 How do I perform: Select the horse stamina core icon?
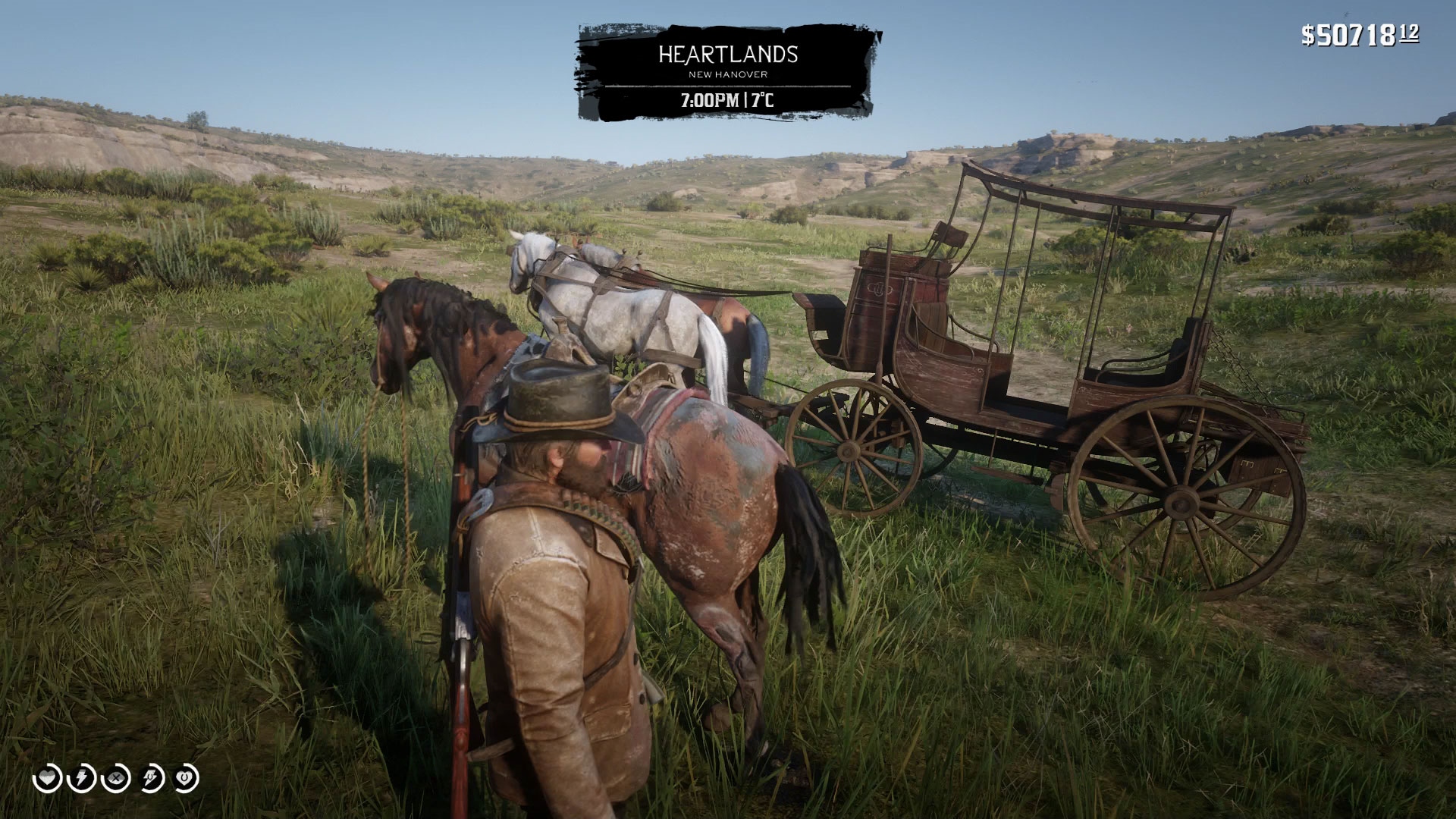(x=152, y=779)
